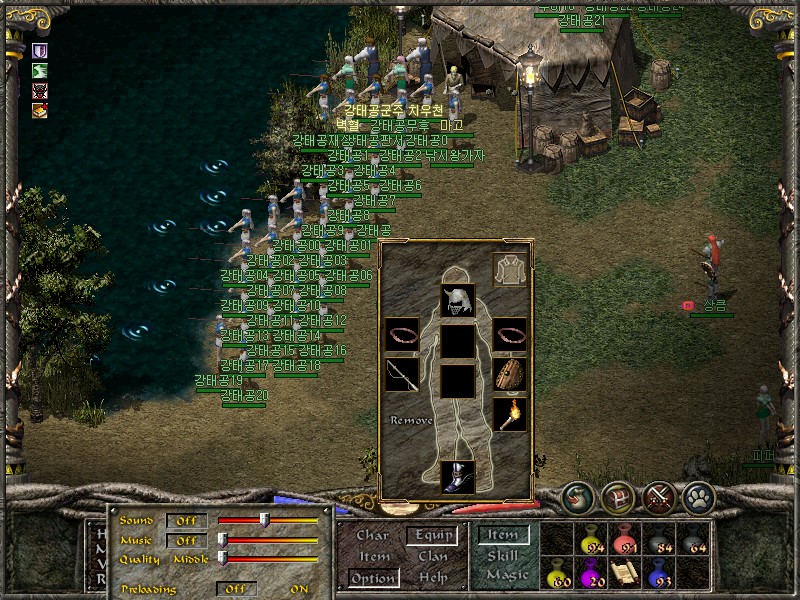
Task: Turn Preloading ON
Action: [x=299, y=589]
